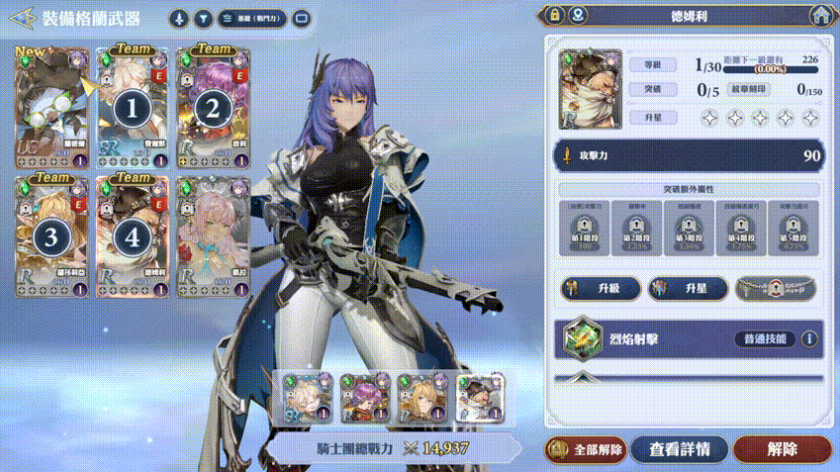Viewport: 840px width, 472px height.
Task: Click the locked chain button beside 升星
Action: (x=775, y=288)
